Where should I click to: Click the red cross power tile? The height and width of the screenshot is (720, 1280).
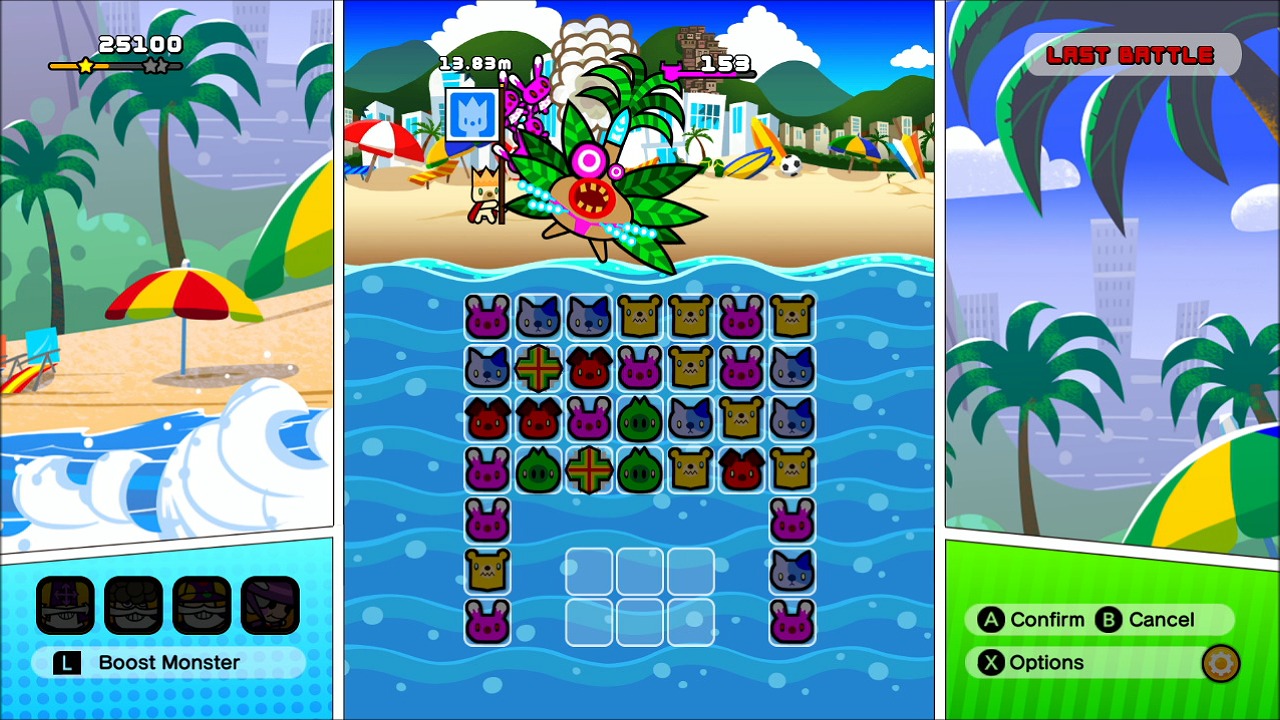538,368
